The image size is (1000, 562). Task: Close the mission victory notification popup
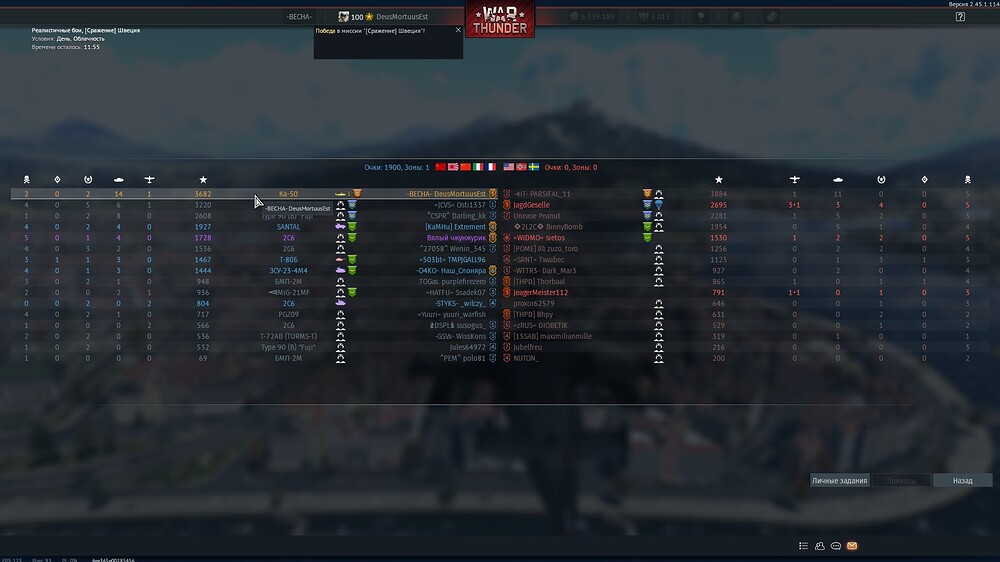click(458, 30)
